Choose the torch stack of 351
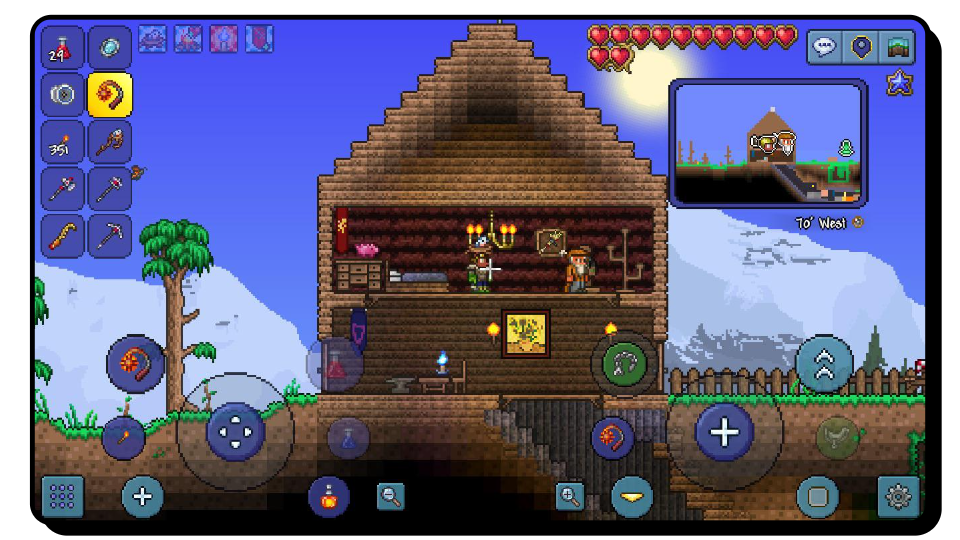The image size is (960, 540). click(x=62, y=143)
